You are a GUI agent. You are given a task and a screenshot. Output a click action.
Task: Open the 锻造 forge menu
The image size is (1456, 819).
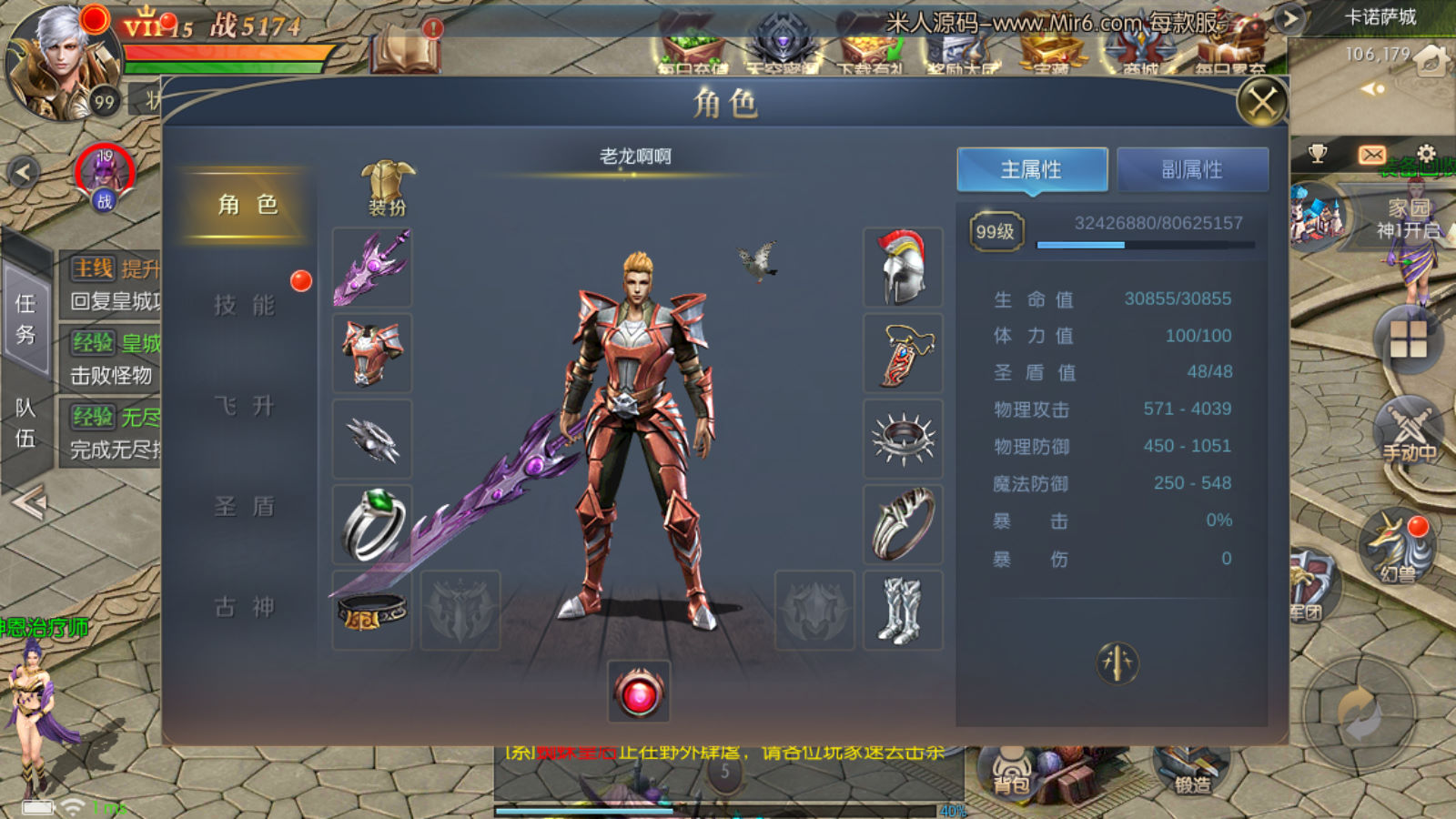click(1189, 772)
